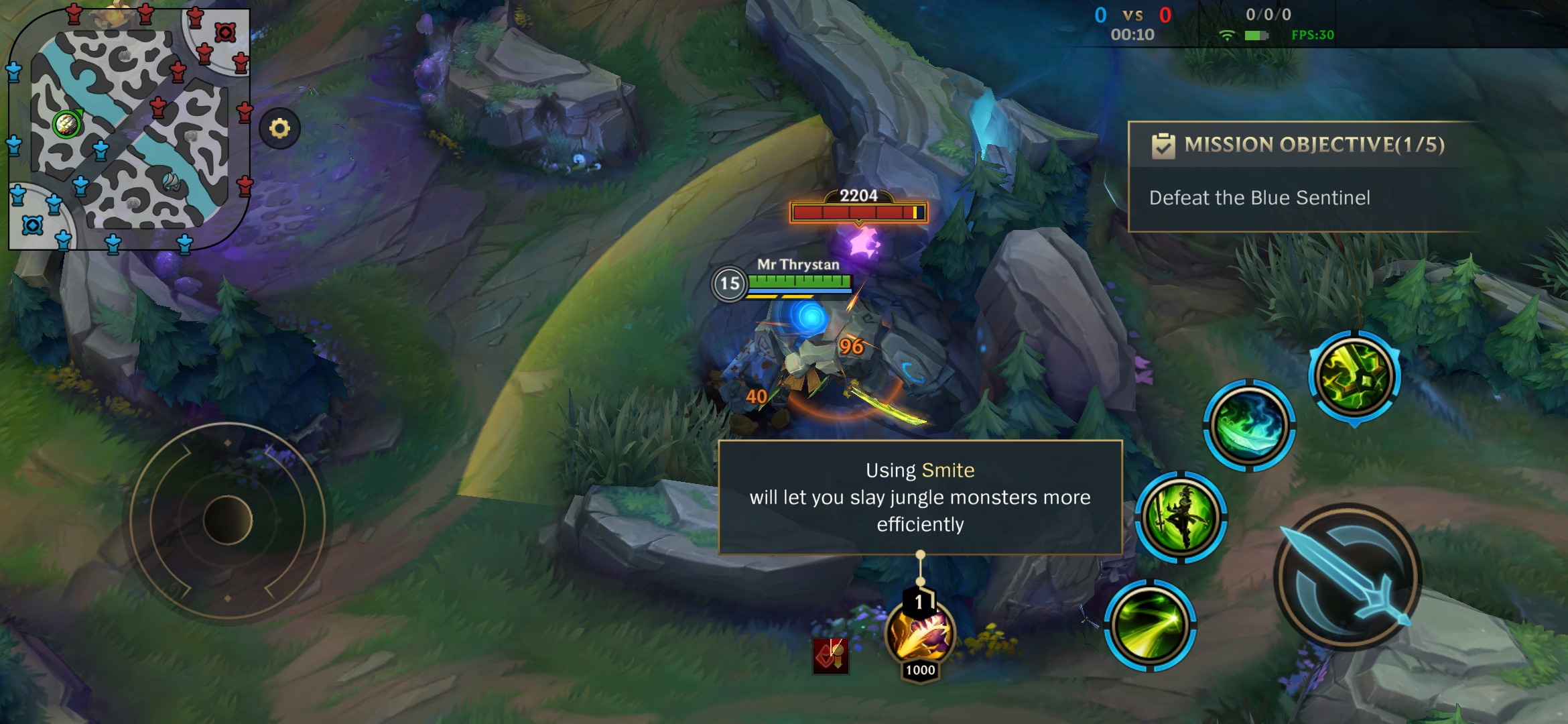Open the settings gear menu
Screen dimensions: 1568x724
click(x=279, y=128)
